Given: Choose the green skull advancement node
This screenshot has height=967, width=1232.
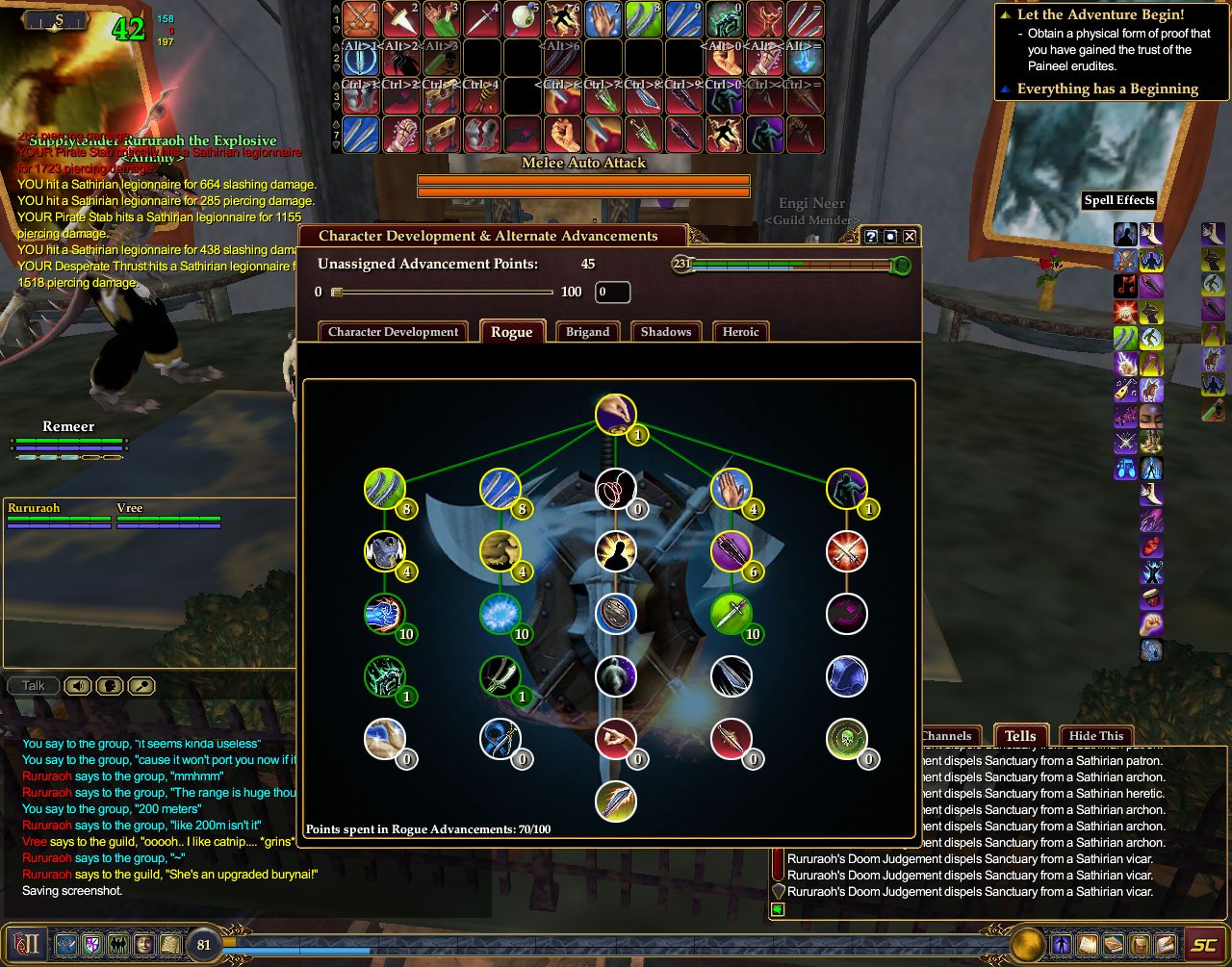Looking at the screenshot, I should click(x=846, y=738).
